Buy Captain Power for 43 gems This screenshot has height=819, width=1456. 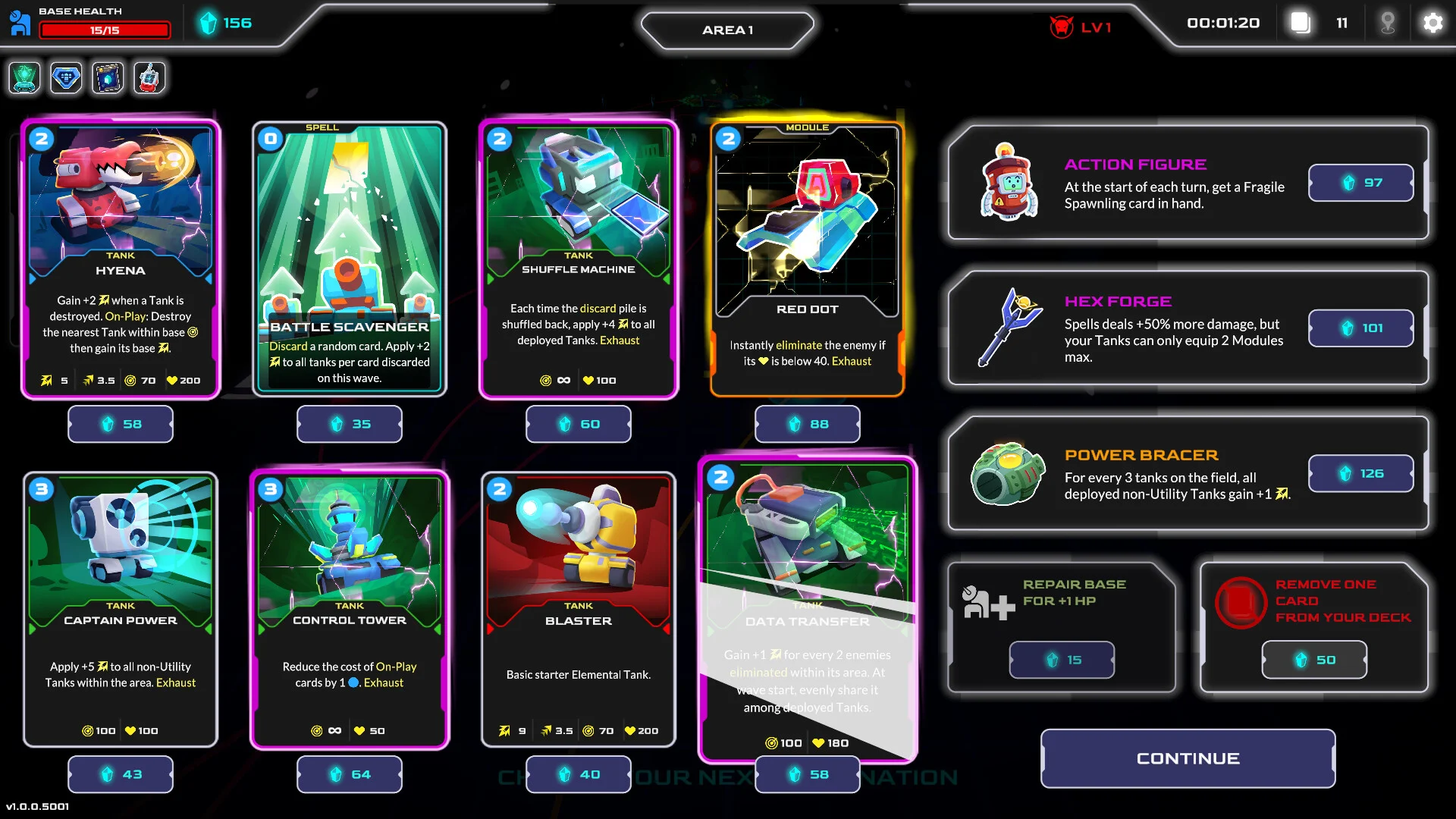[x=121, y=774]
